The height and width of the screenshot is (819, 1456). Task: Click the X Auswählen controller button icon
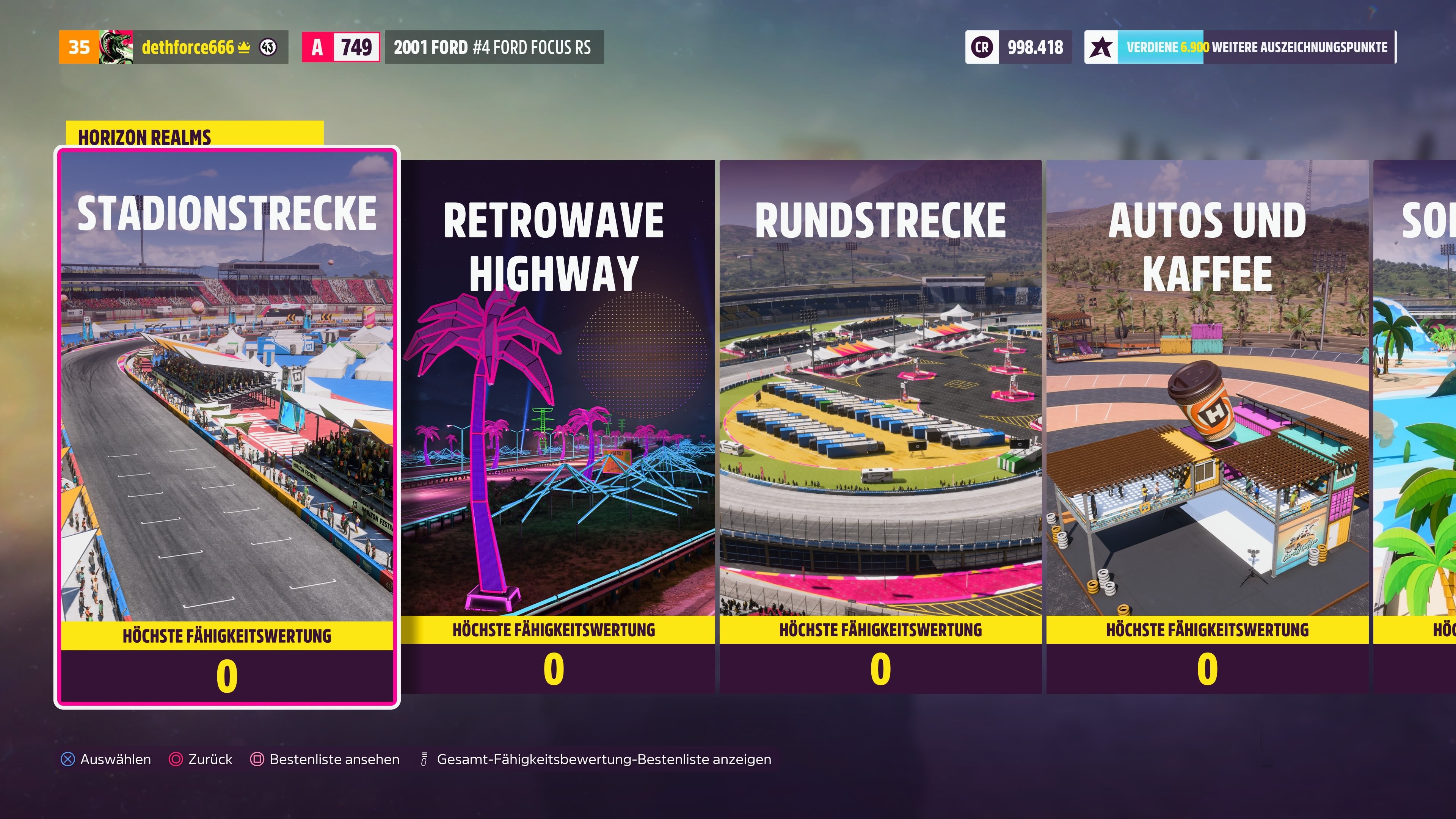pos(68,759)
